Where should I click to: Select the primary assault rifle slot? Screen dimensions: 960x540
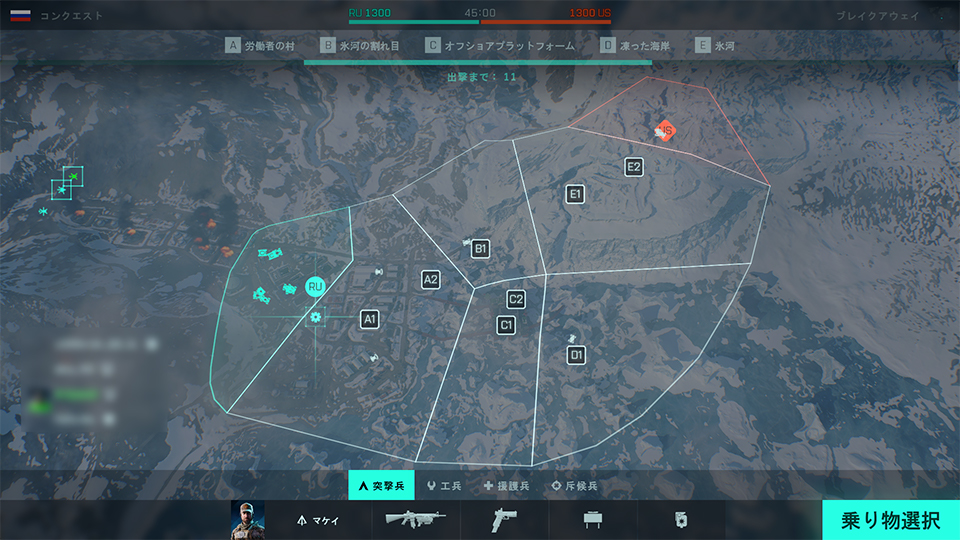point(415,520)
